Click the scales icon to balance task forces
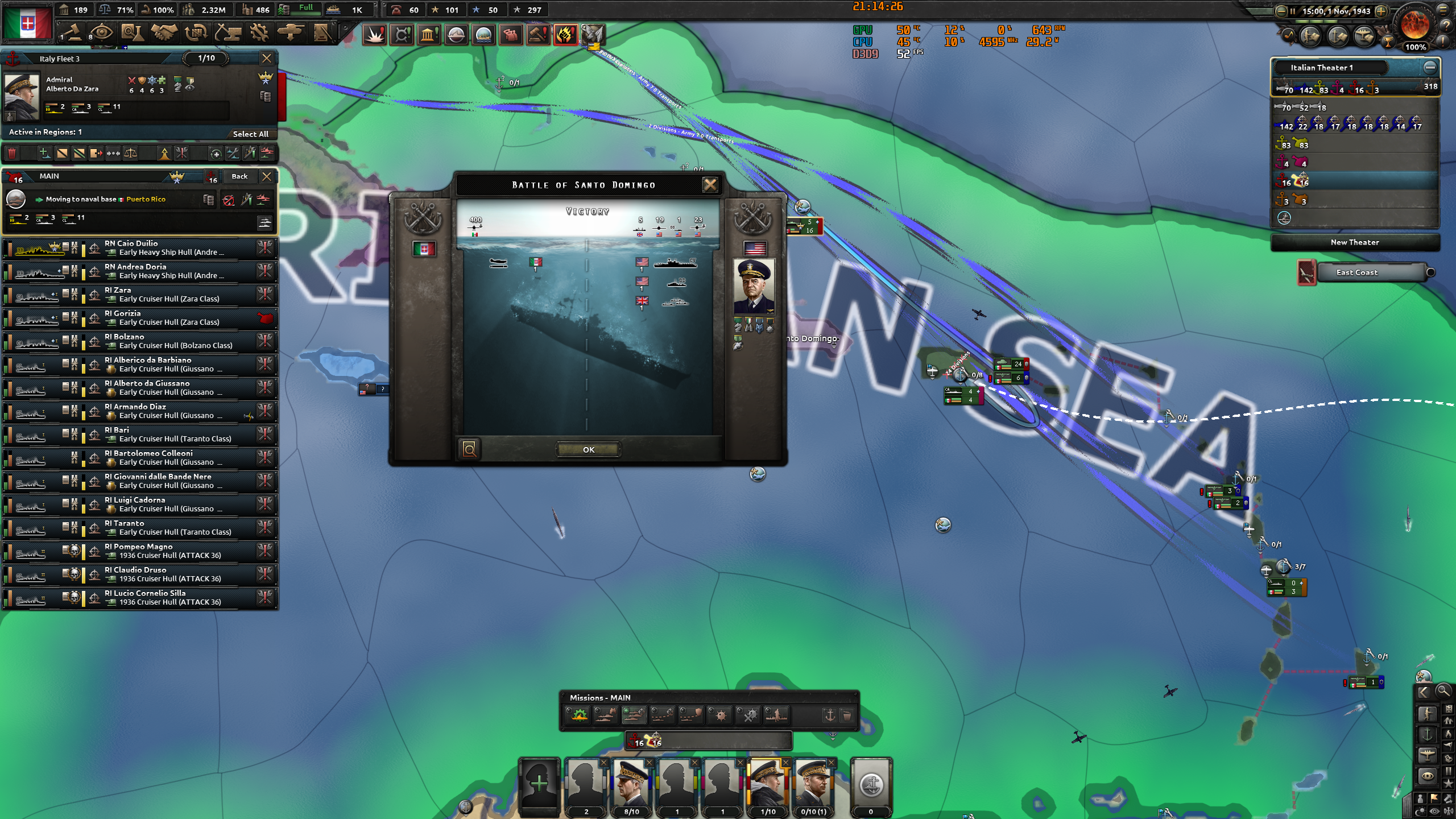Image resolution: width=1456 pixels, height=819 pixels. tap(131, 154)
